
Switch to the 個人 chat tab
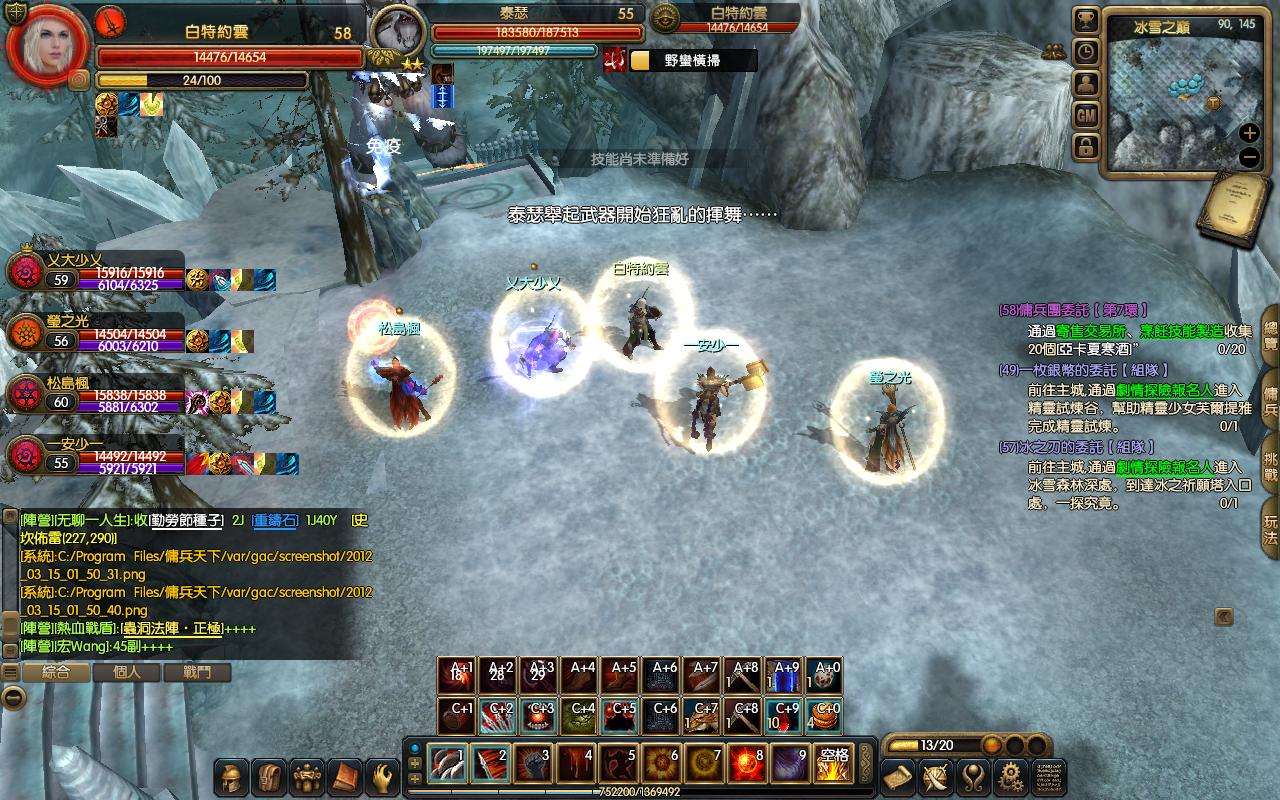point(127,673)
